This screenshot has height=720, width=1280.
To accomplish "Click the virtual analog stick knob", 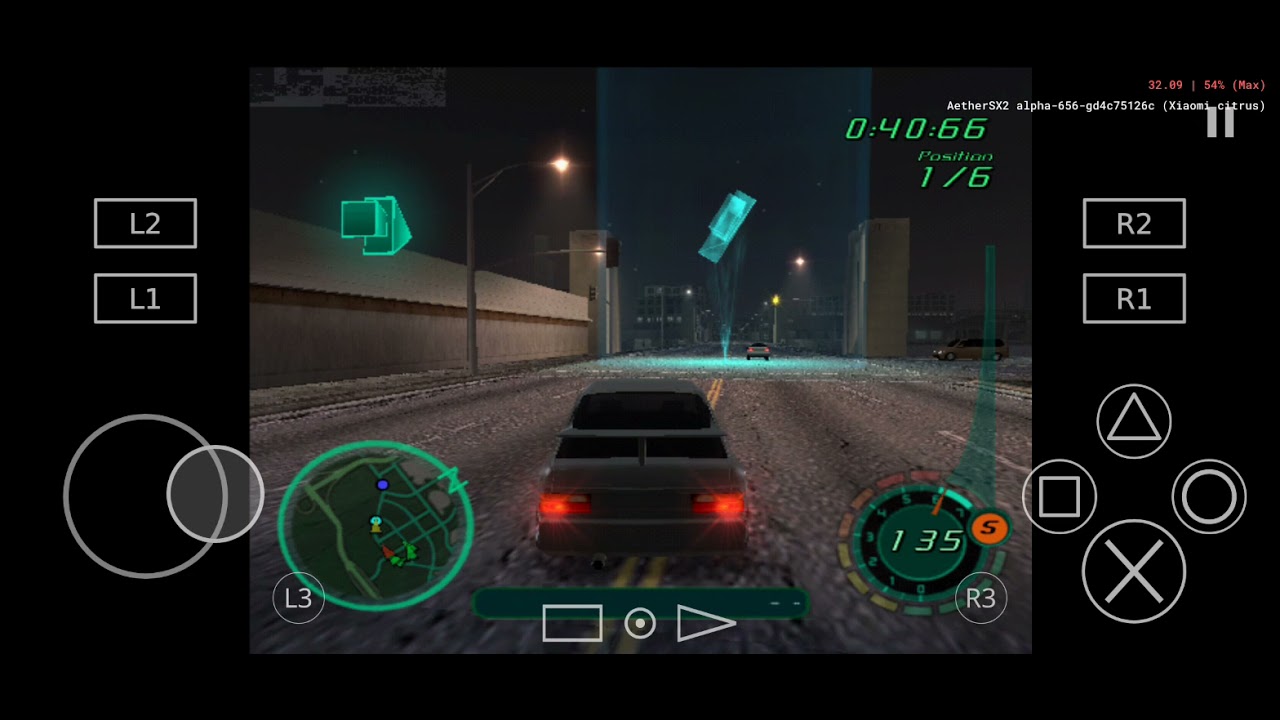I will 214,494.
